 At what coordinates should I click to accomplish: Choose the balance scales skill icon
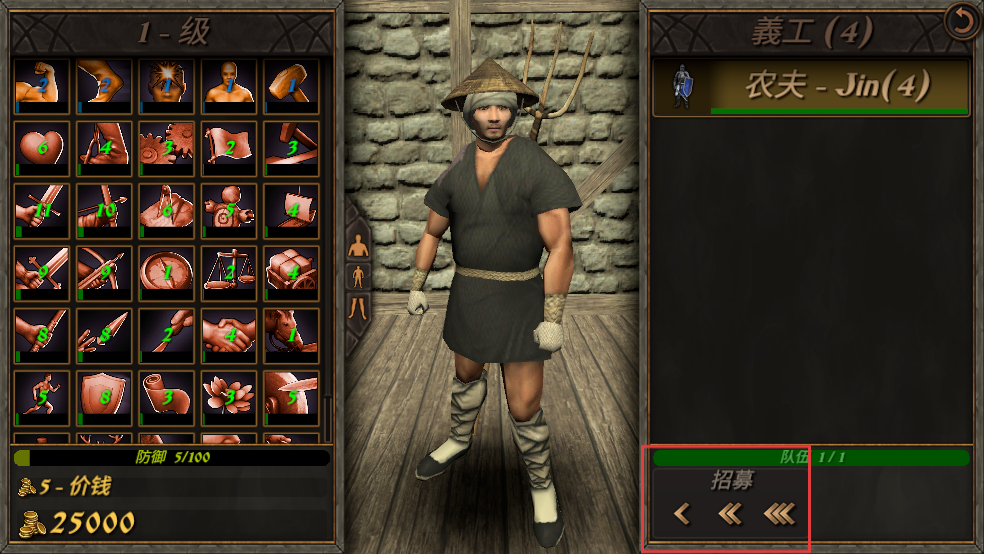(x=228, y=272)
